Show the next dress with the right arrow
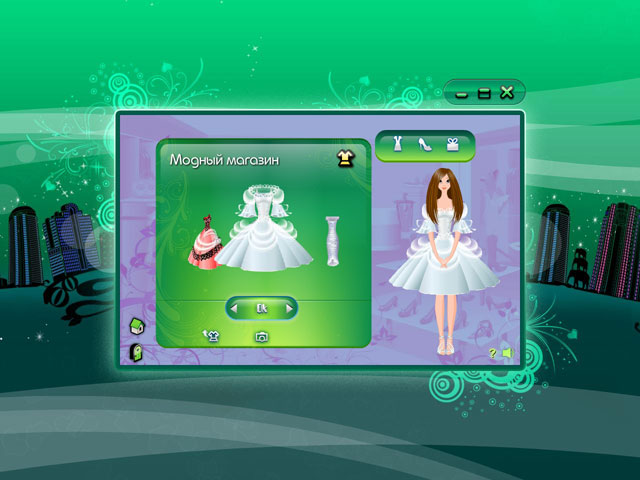This screenshot has width=640, height=480. [x=290, y=308]
